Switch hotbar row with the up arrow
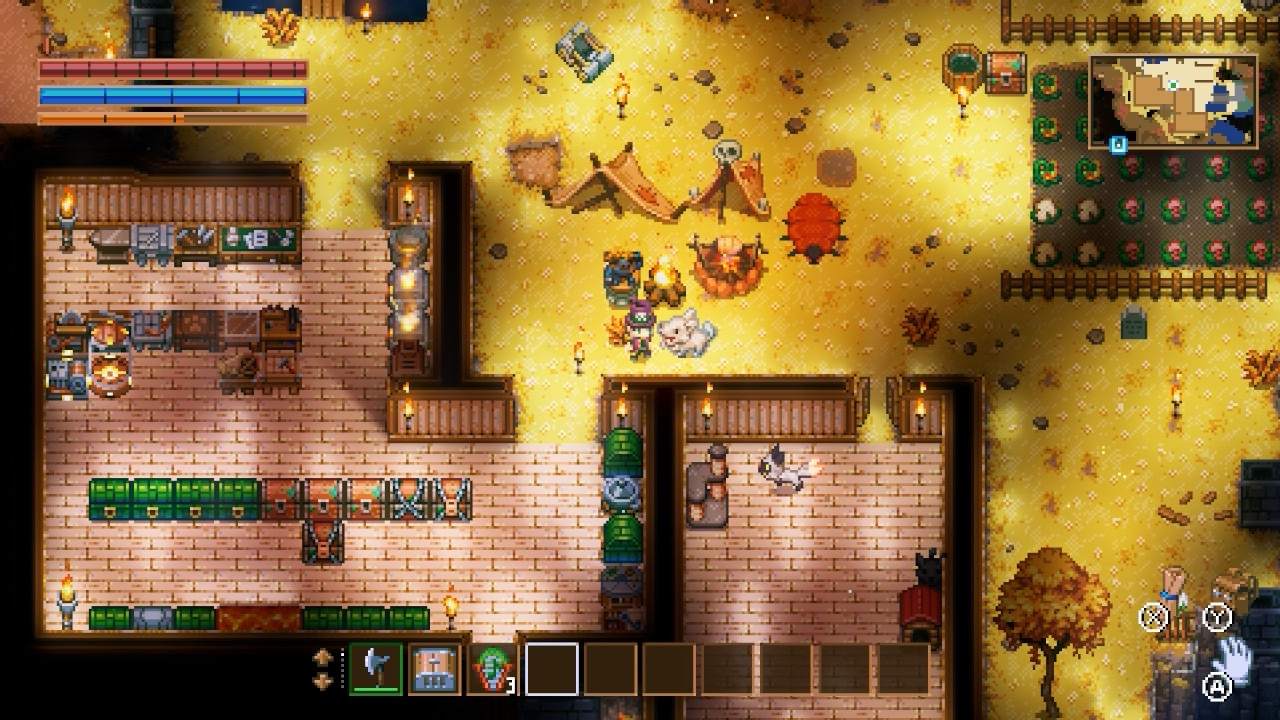The image size is (1280, 720). point(323,658)
